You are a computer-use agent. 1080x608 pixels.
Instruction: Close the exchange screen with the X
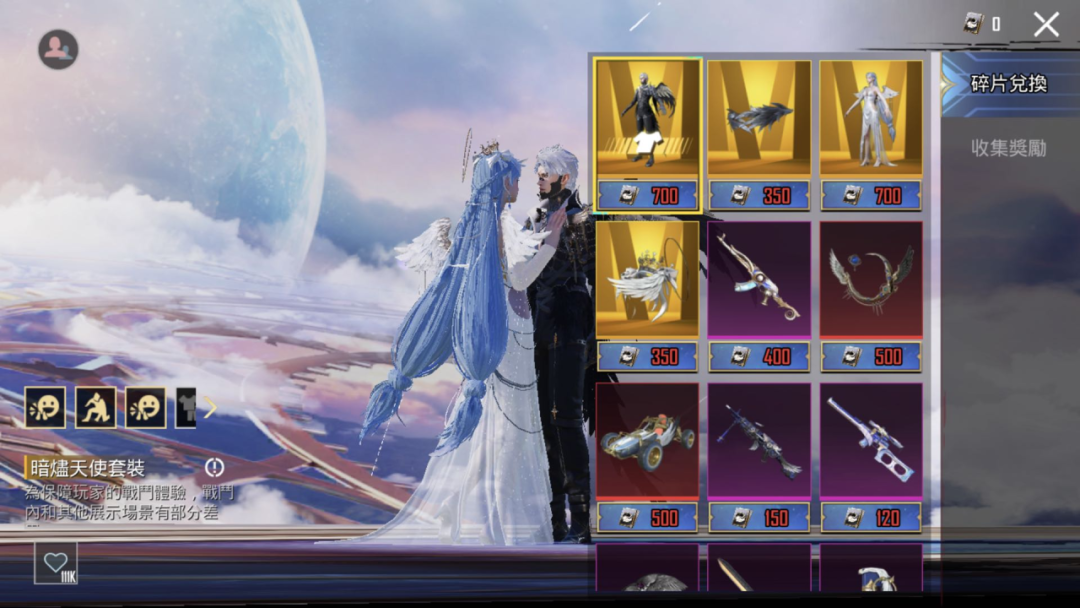click(1046, 25)
